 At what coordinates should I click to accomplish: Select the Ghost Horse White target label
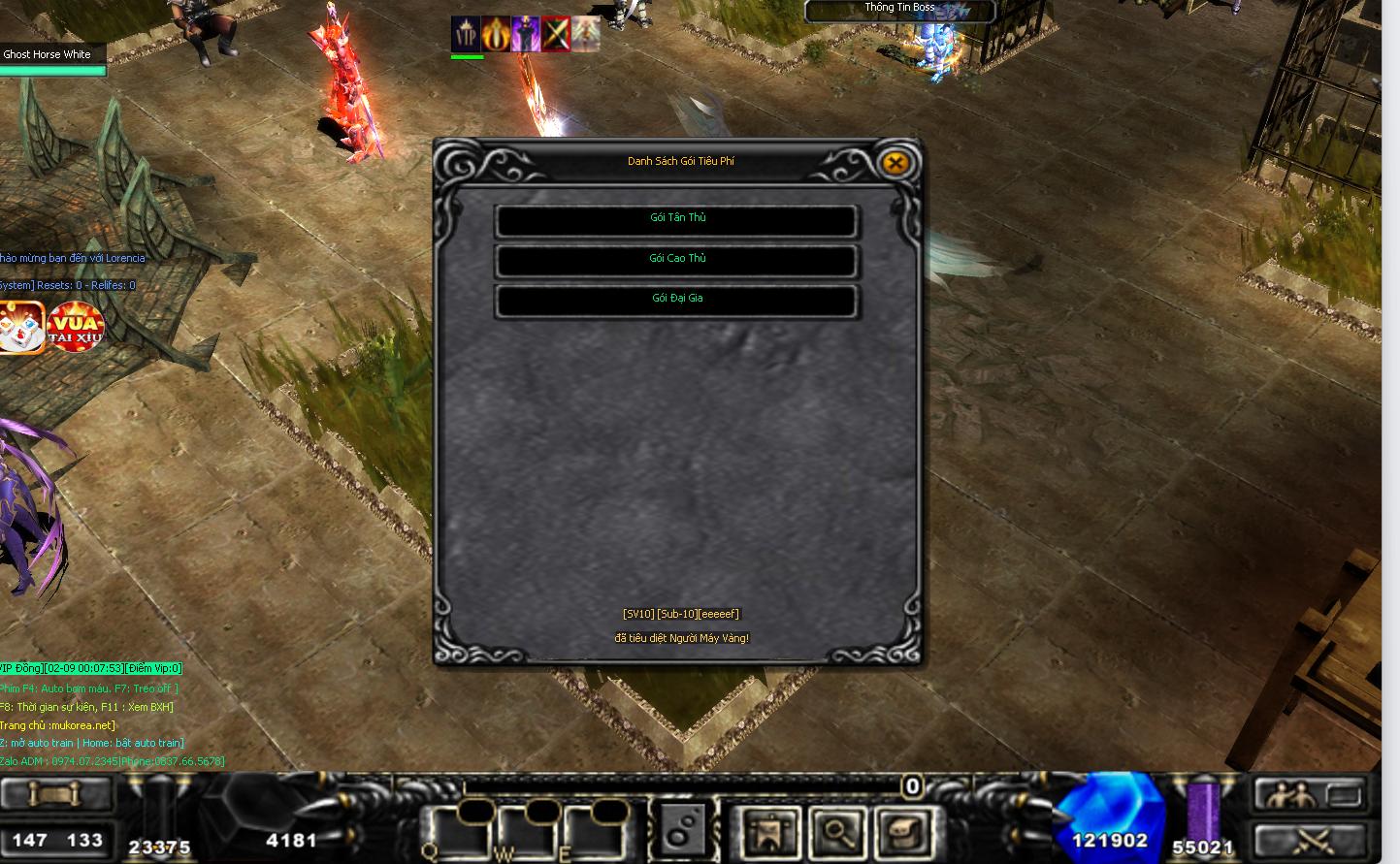tap(49, 54)
